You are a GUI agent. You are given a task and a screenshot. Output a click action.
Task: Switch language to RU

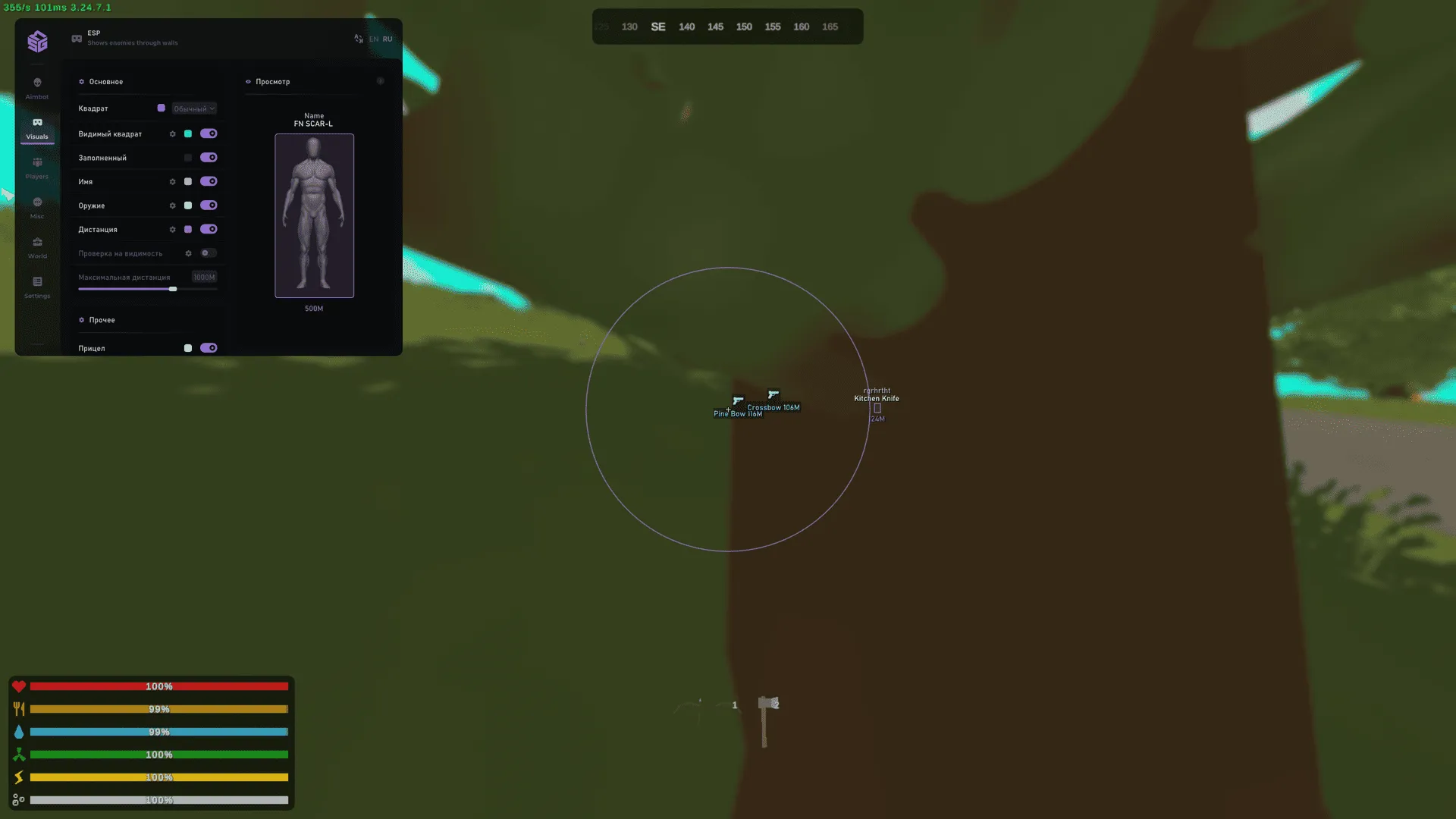pos(388,39)
